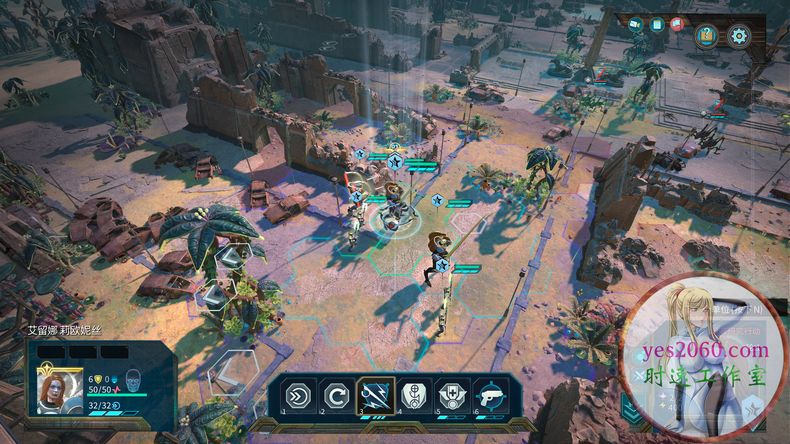
Task: Open the blue document log icon
Action: 657,24
